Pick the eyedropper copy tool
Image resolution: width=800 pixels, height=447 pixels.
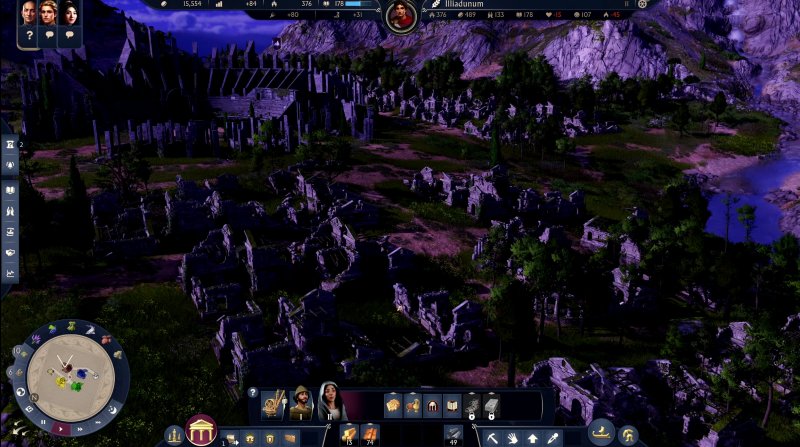coord(551,437)
